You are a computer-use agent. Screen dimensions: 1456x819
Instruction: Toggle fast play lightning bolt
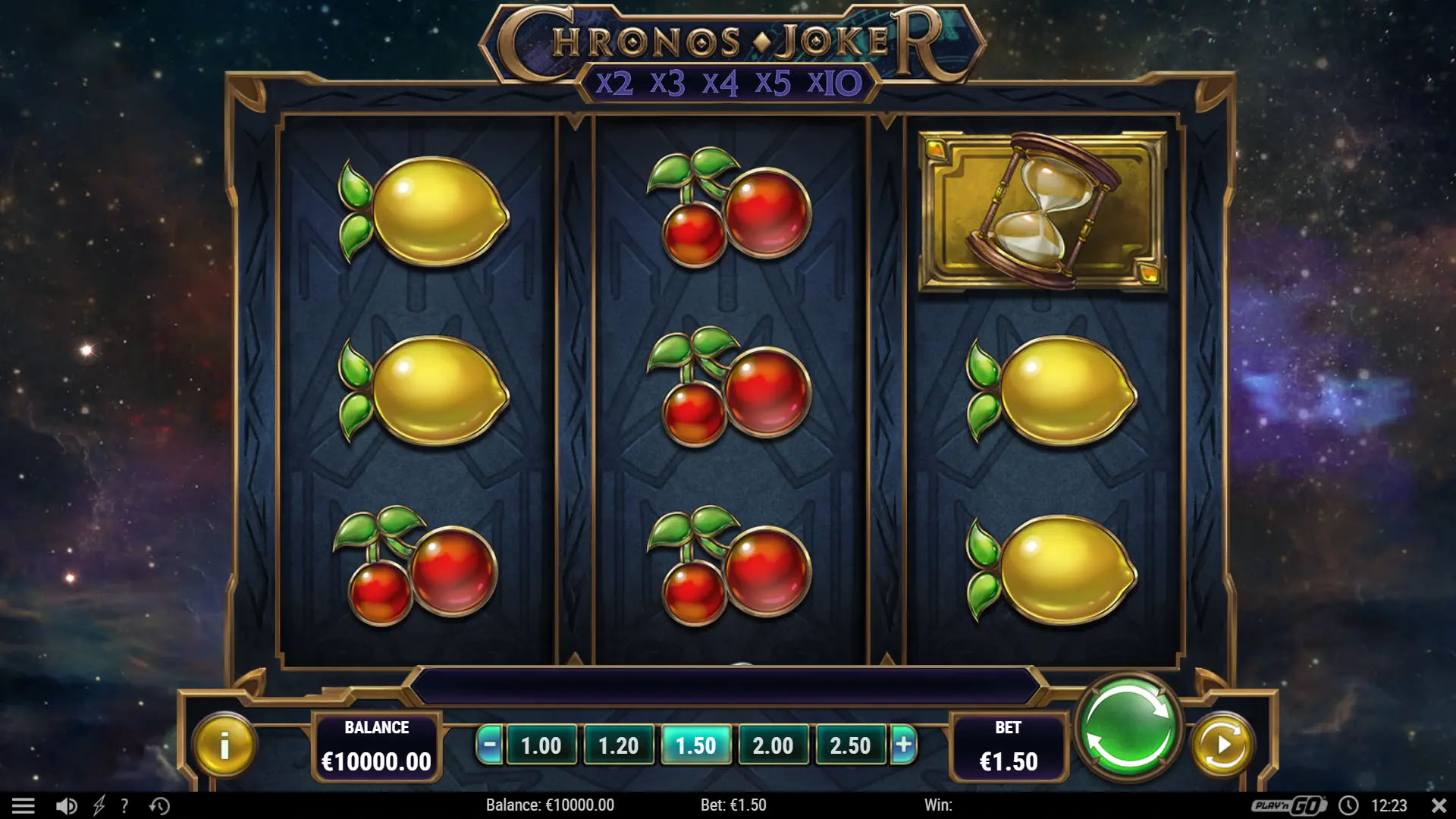click(x=99, y=805)
